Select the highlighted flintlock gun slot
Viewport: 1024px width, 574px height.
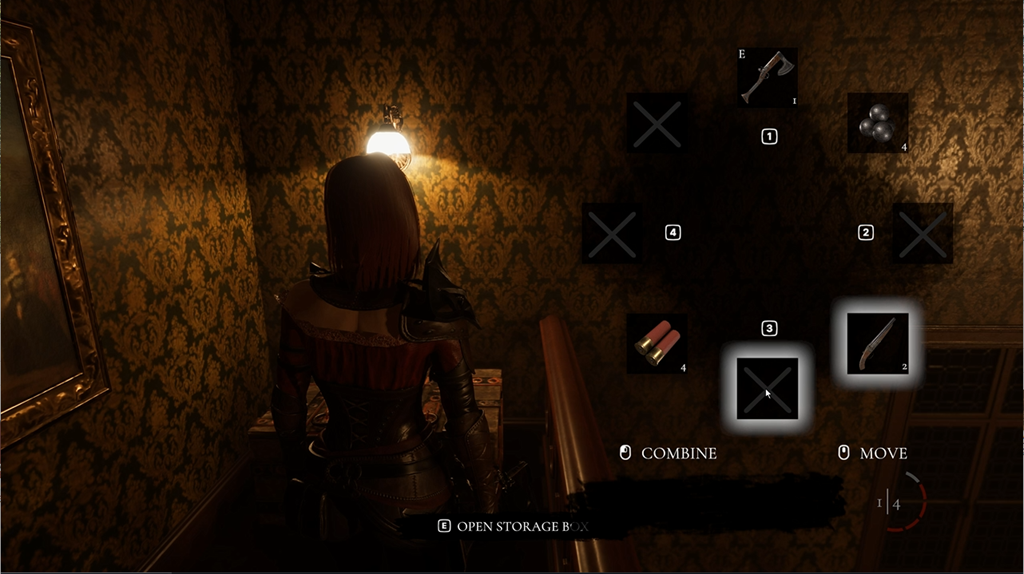(877, 343)
